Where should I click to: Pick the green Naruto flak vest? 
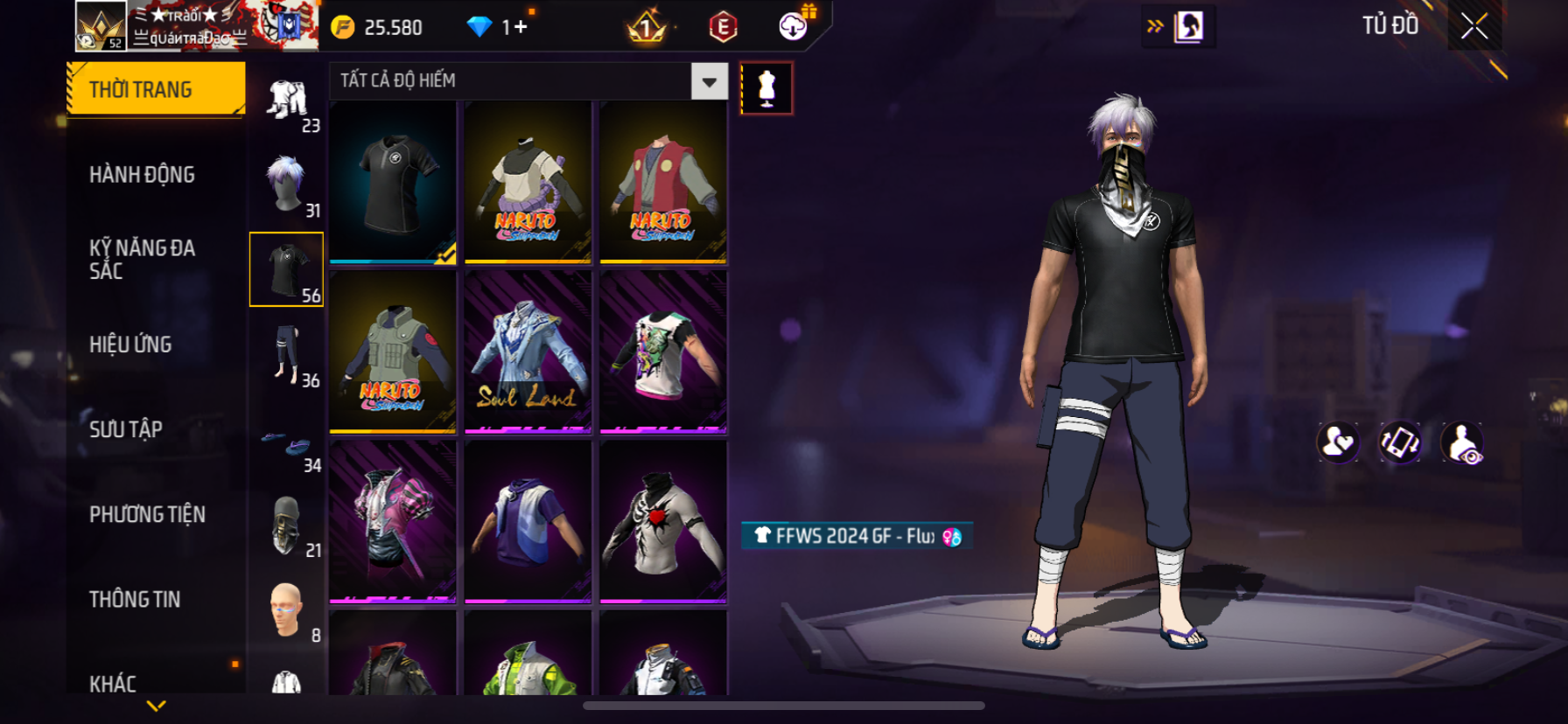[393, 352]
